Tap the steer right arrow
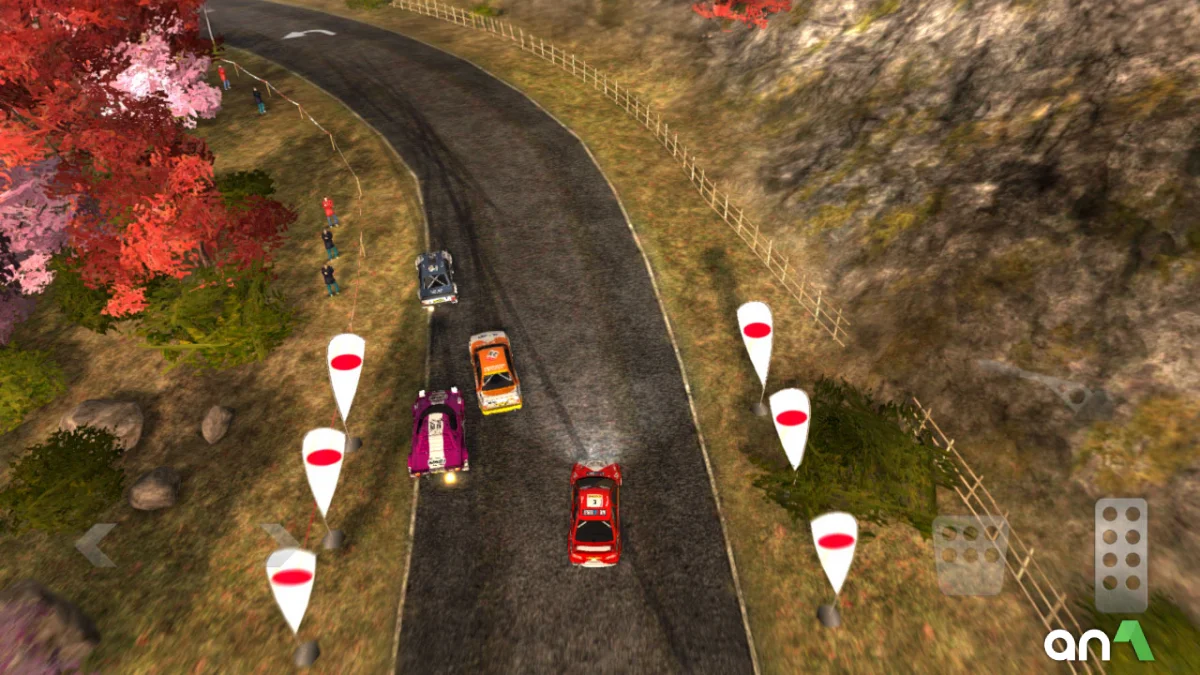The height and width of the screenshot is (675, 1200). 281,541
